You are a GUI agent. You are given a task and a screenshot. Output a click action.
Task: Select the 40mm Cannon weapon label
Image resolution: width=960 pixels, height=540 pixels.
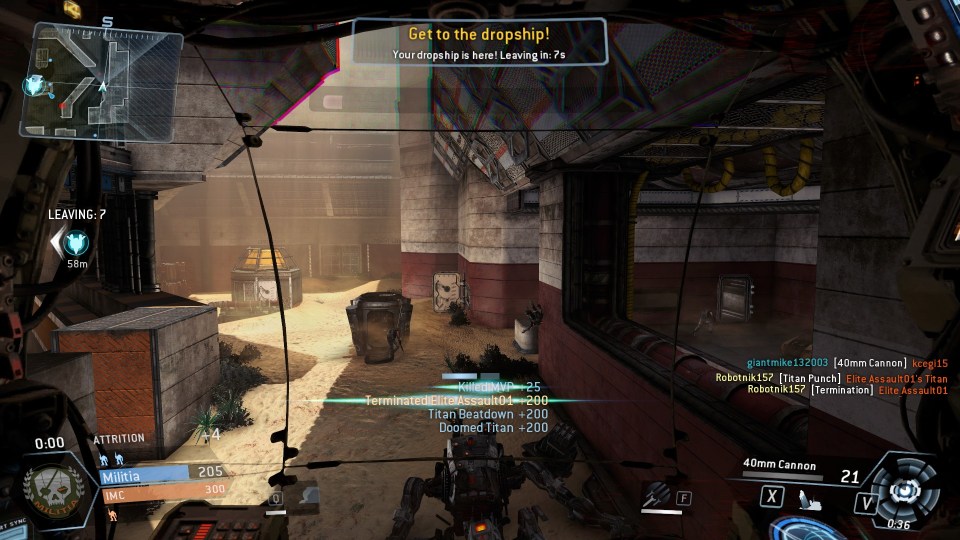tap(779, 465)
